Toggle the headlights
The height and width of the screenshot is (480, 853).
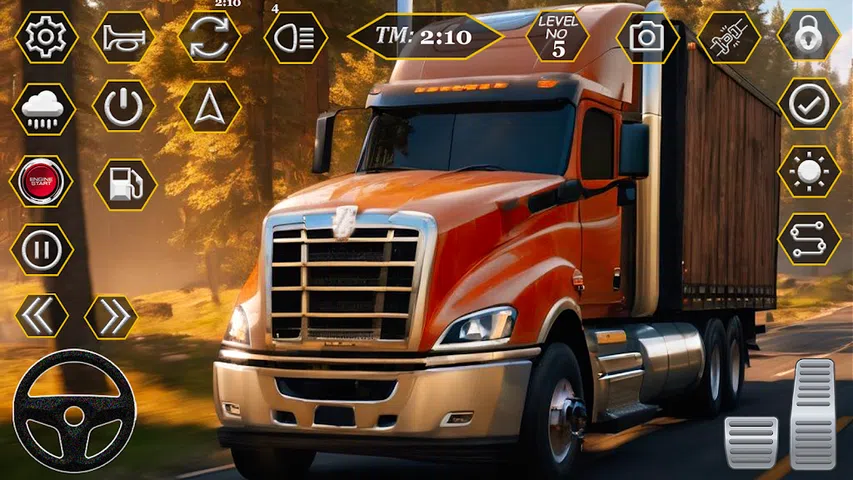pyautogui.click(x=295, y=38)
